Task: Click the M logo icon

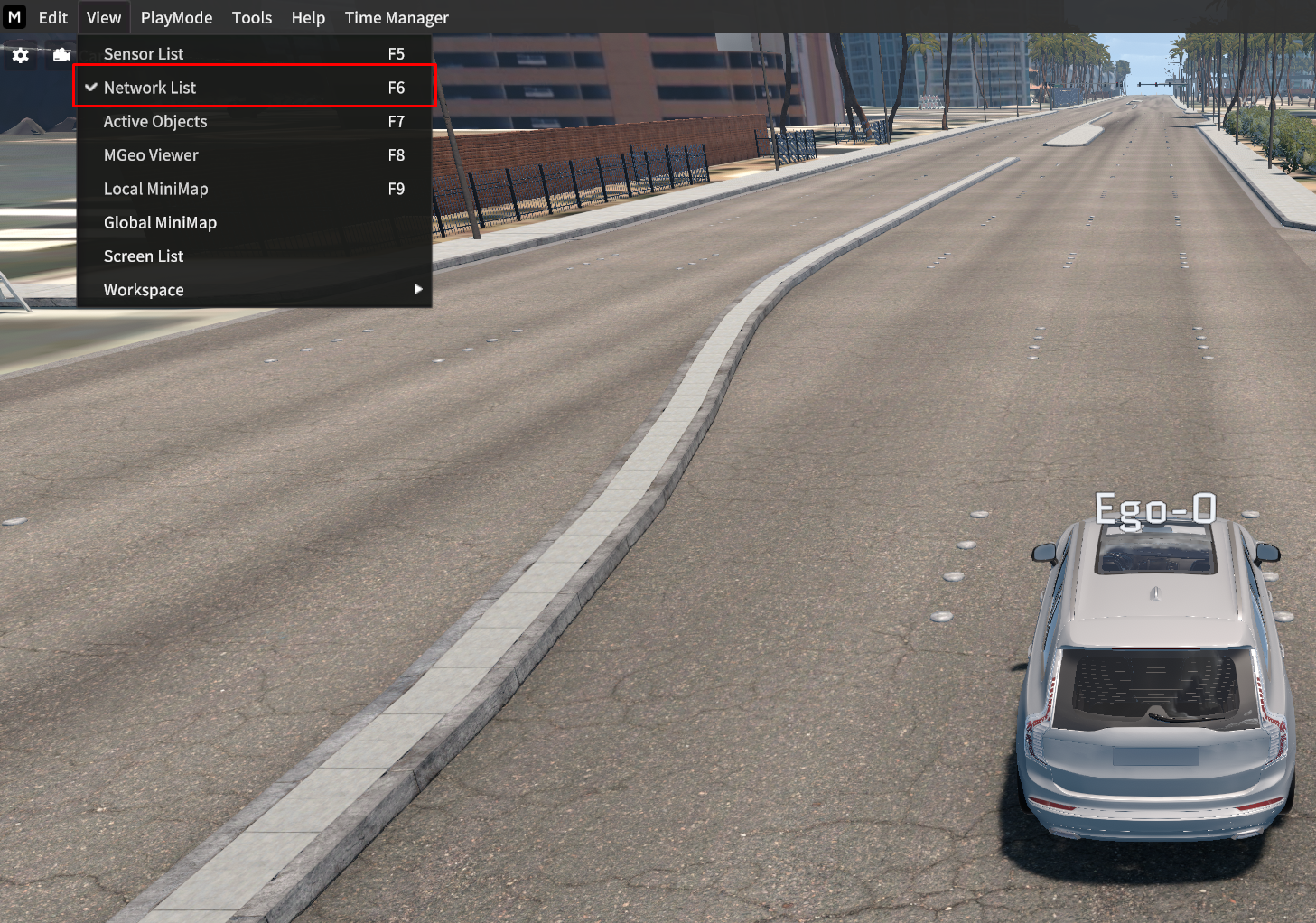Action: click(x=14, y=17)
